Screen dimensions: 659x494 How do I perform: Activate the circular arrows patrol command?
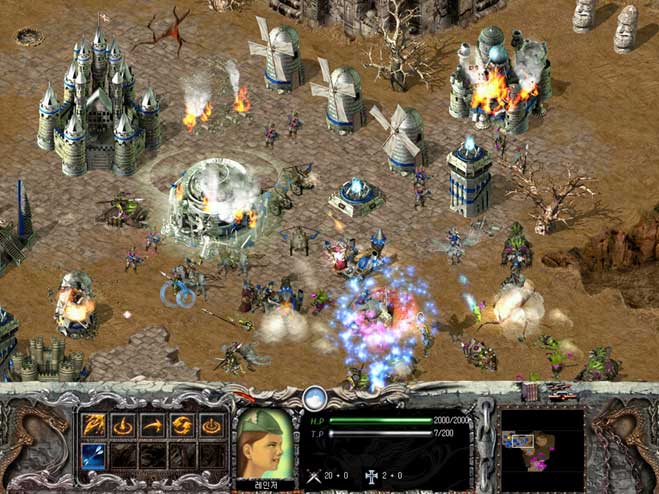click(x=182, y=425)
